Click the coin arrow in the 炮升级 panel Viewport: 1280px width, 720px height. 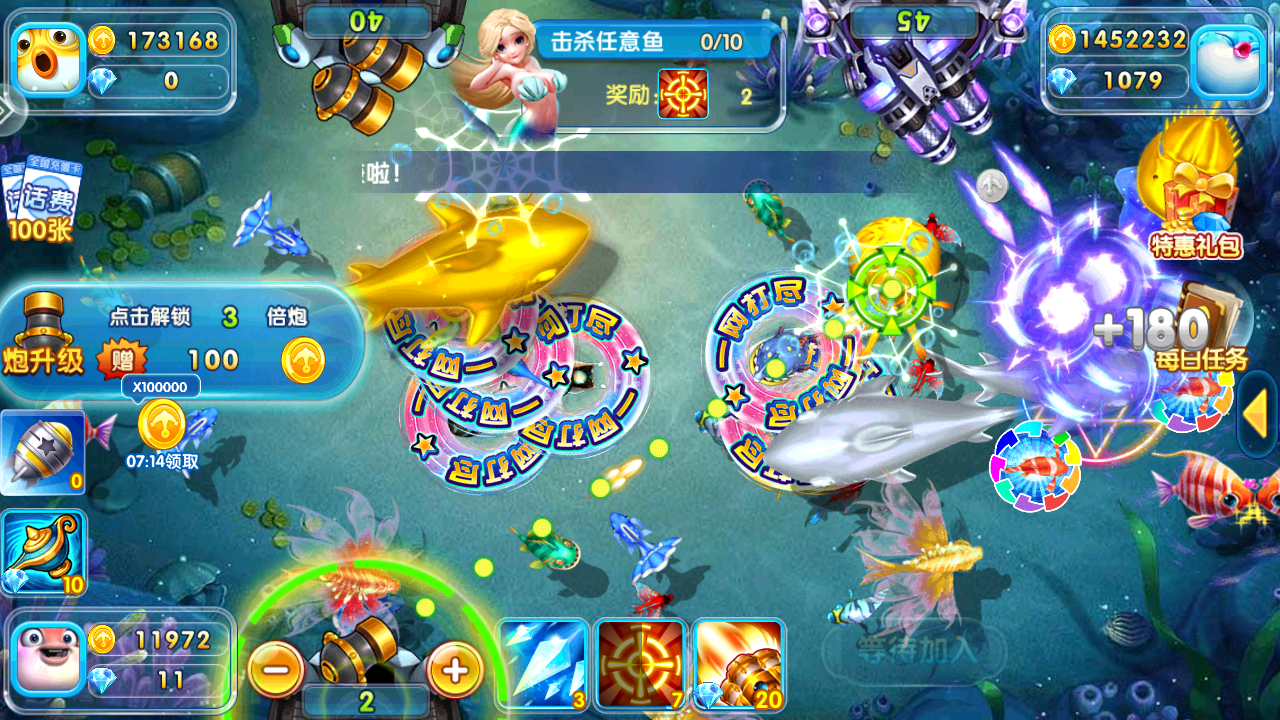click(x=302, y=362)
